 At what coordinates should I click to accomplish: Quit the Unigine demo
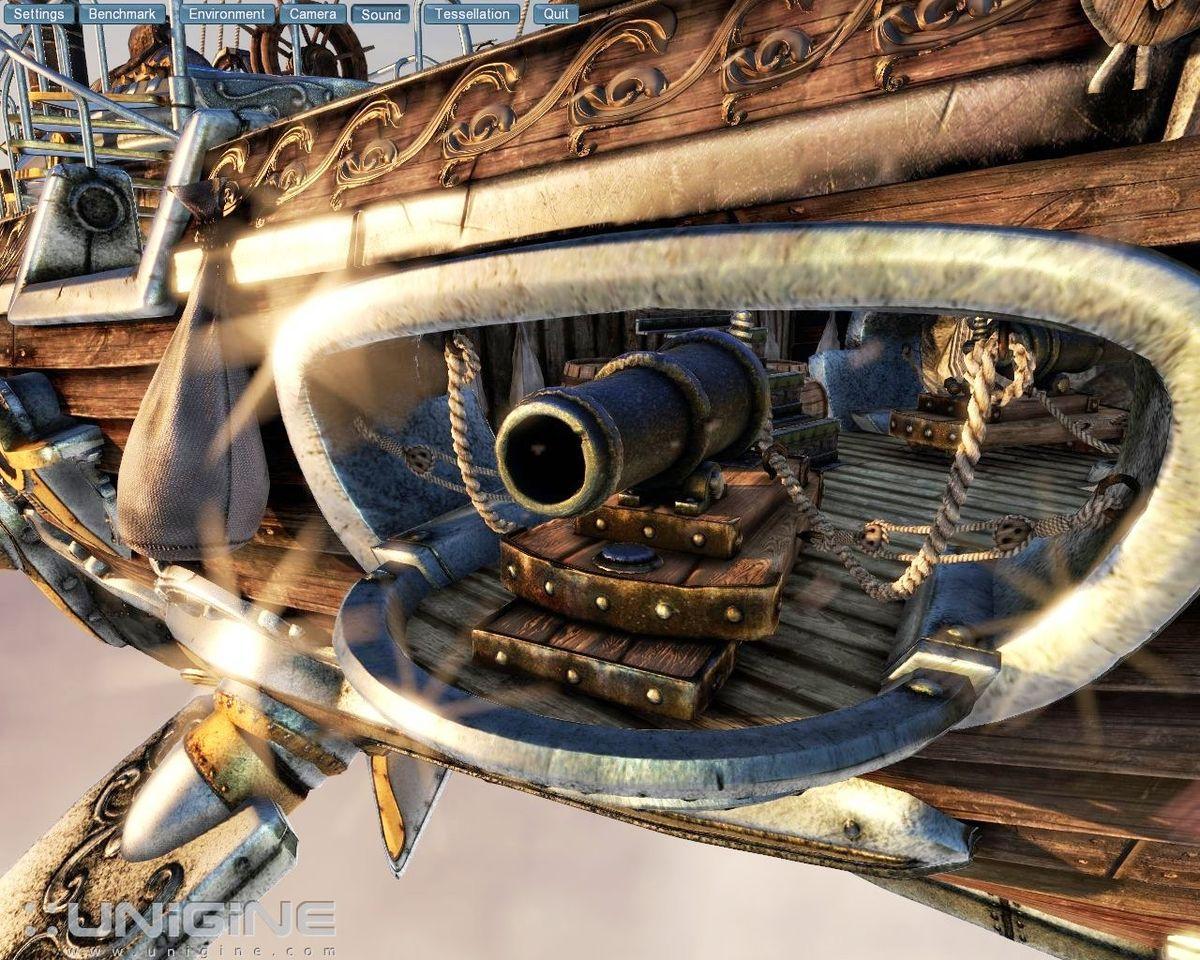(555, 14)
